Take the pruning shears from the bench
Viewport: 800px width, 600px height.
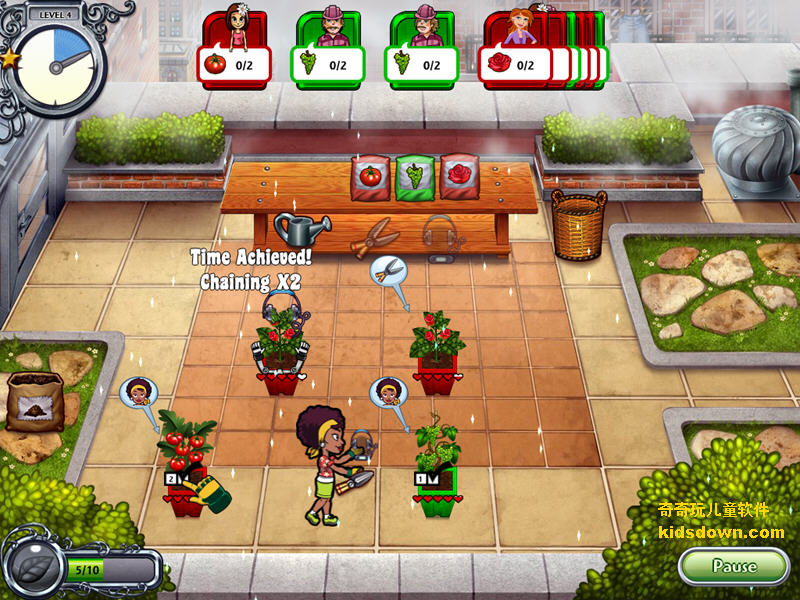pyautogui.click(x=376, y=235)
